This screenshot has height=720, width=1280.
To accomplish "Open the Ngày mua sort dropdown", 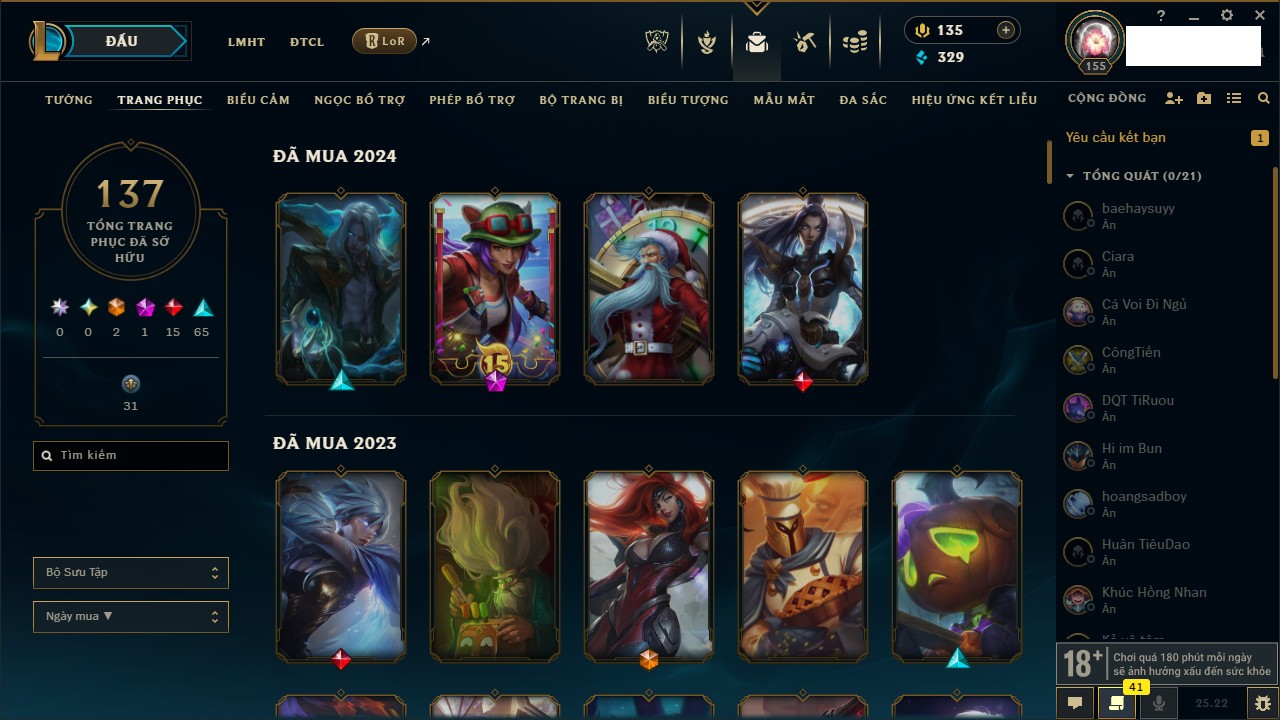I will [x=131, y=617].
